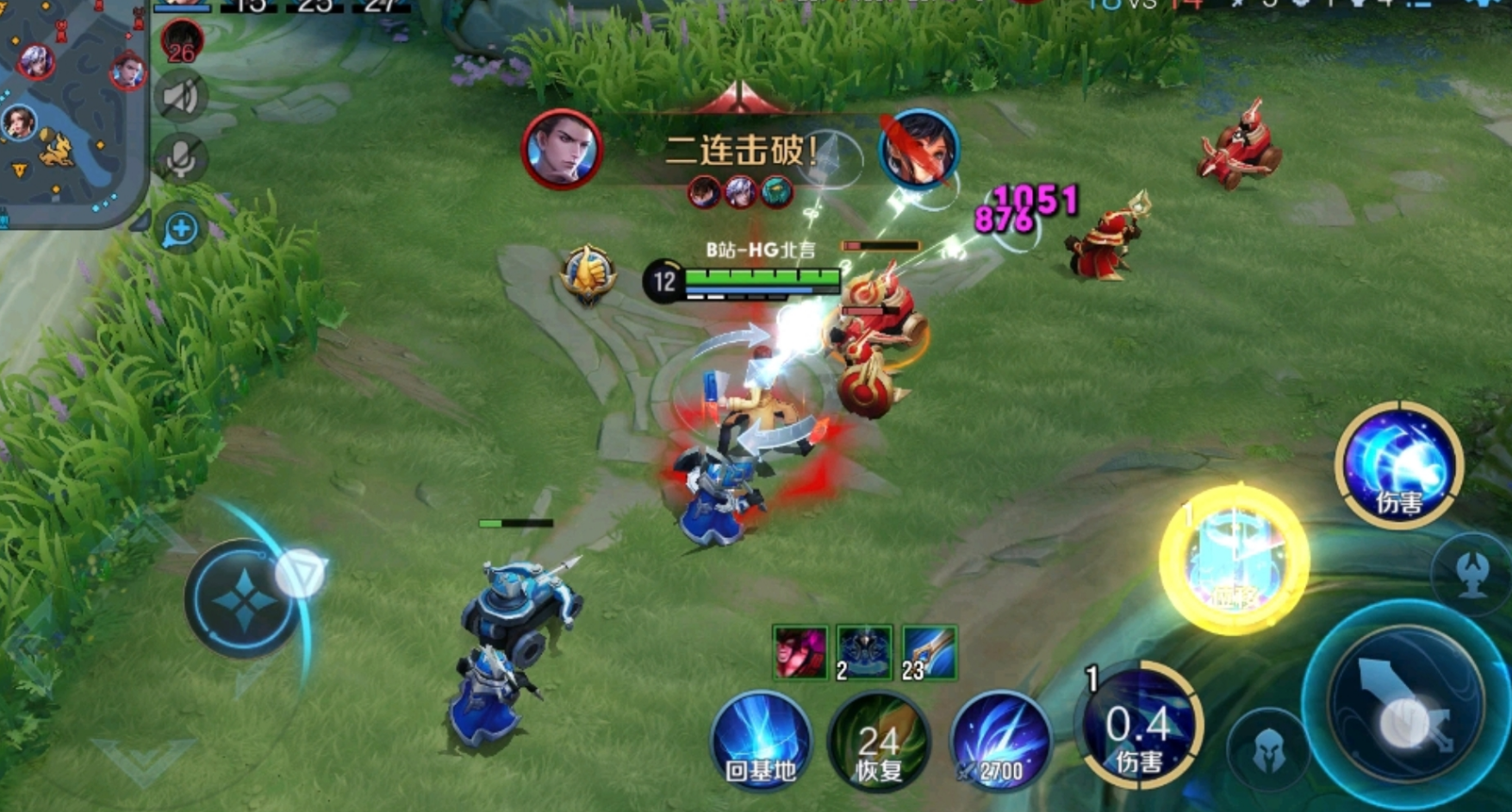Screen dimensions: 1512x812
Task: Select the helmet hero-target button
Action: 1267,751
